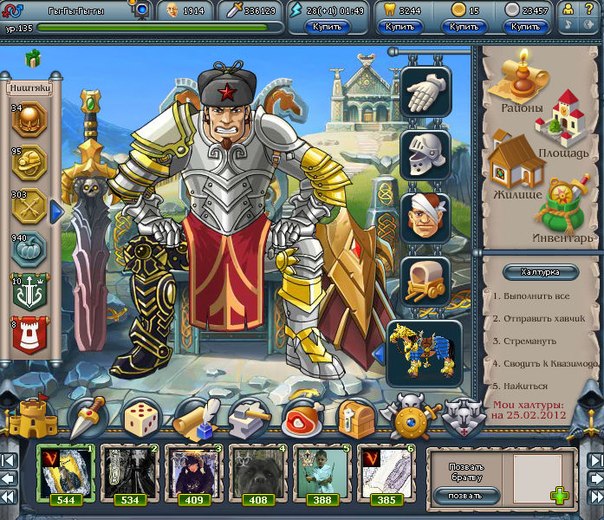The image size is (604, 520).
Task: Select friend thumbnail with score 544
Action: tap(66, 472)
